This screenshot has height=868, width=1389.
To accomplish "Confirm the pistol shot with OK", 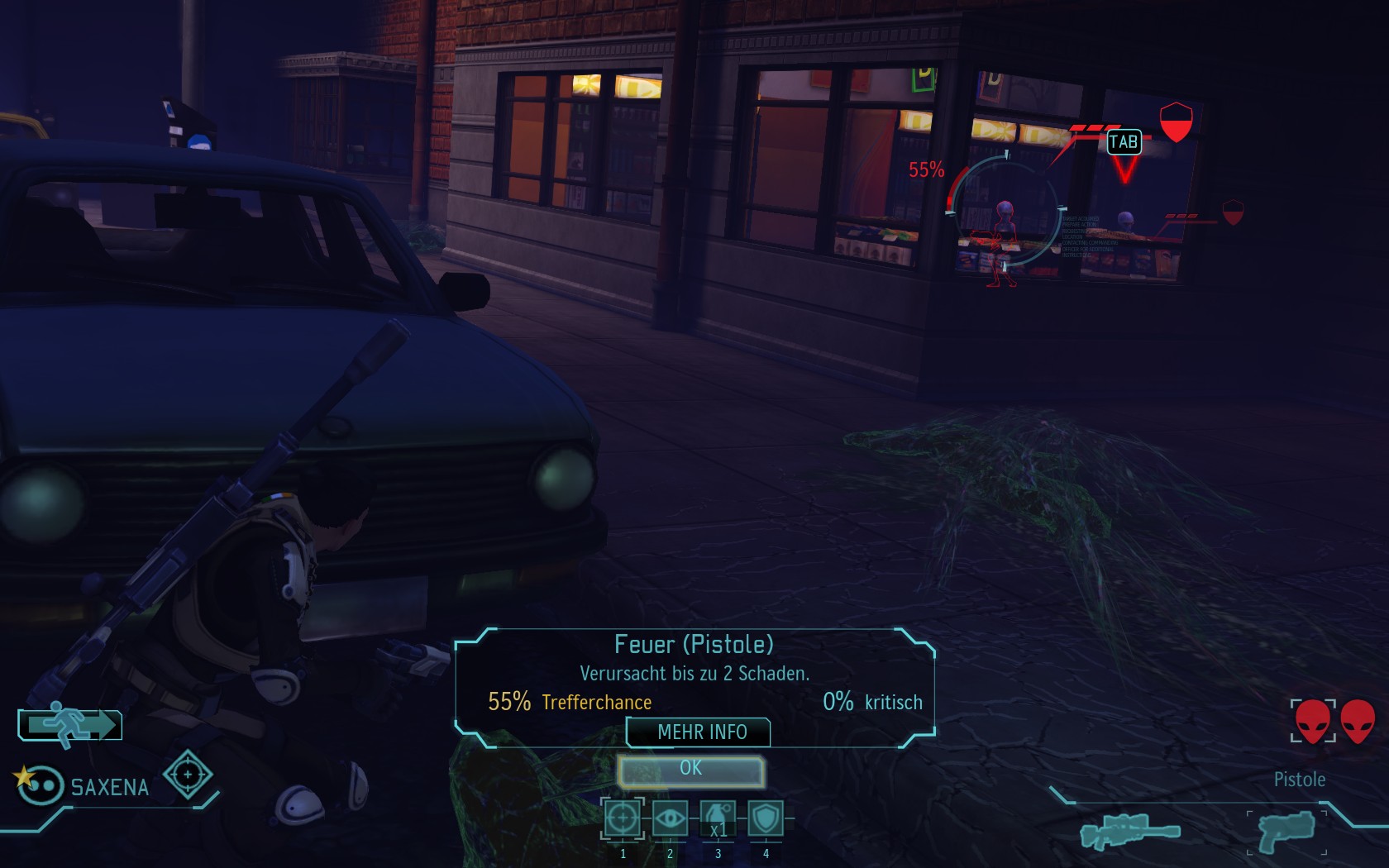I will tap(690, 770).
